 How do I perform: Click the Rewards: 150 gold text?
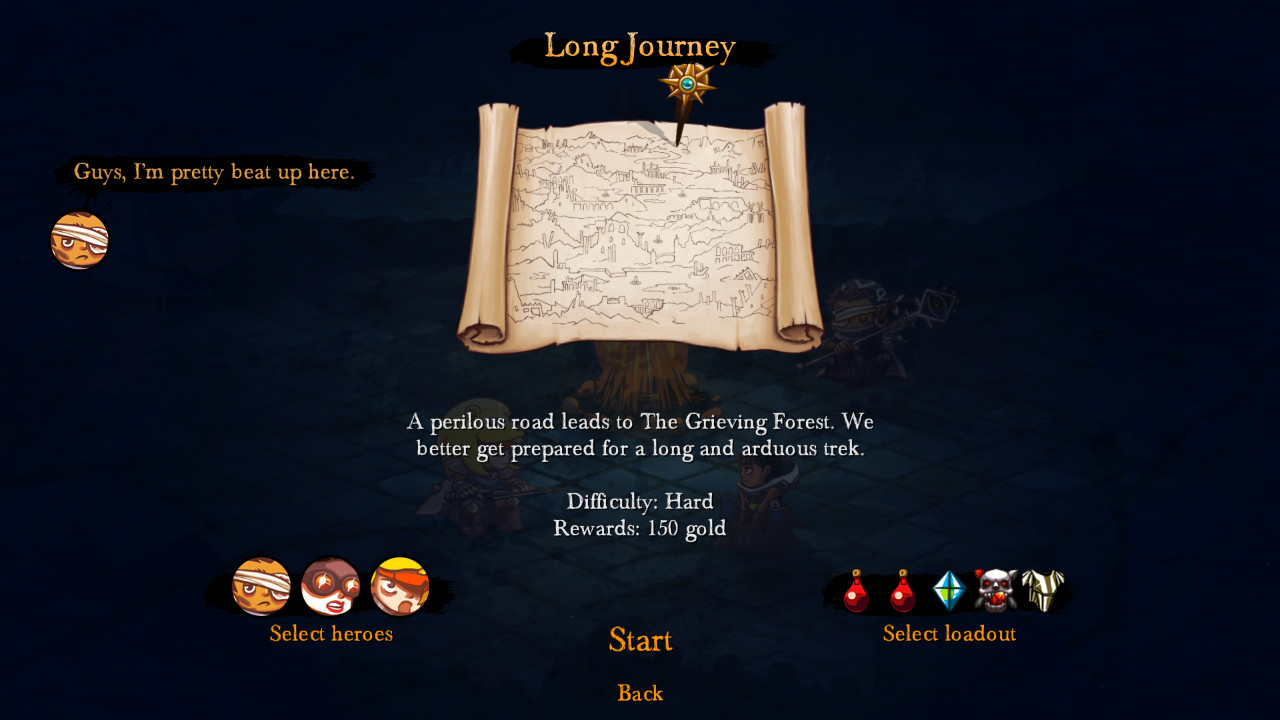(640, 529)
